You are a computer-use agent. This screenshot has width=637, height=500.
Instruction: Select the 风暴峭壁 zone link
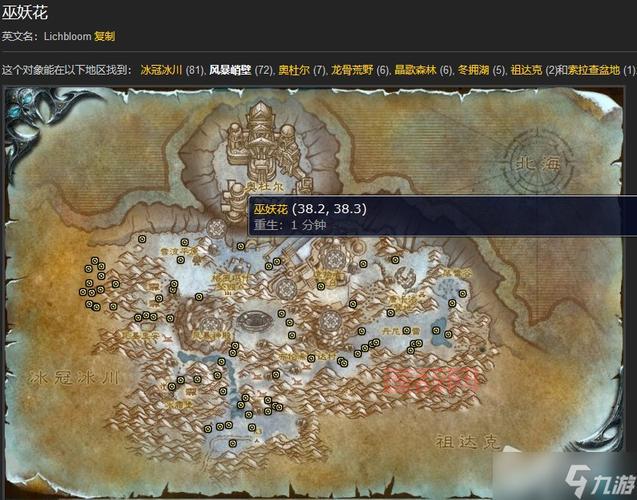pyautogui.click(x=229, y=70)
